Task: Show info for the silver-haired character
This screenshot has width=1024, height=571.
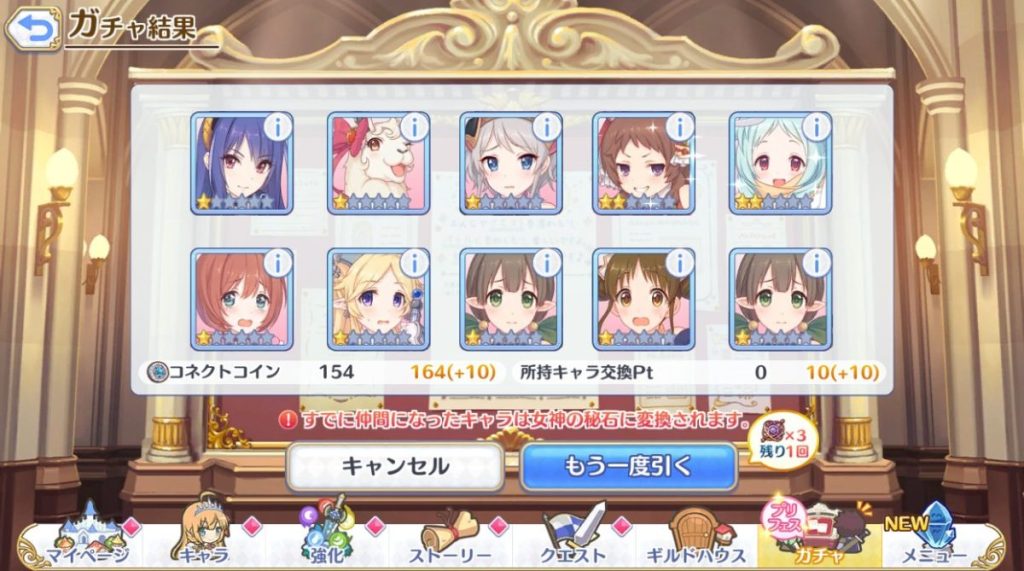Action: click(x=546, y=126)
